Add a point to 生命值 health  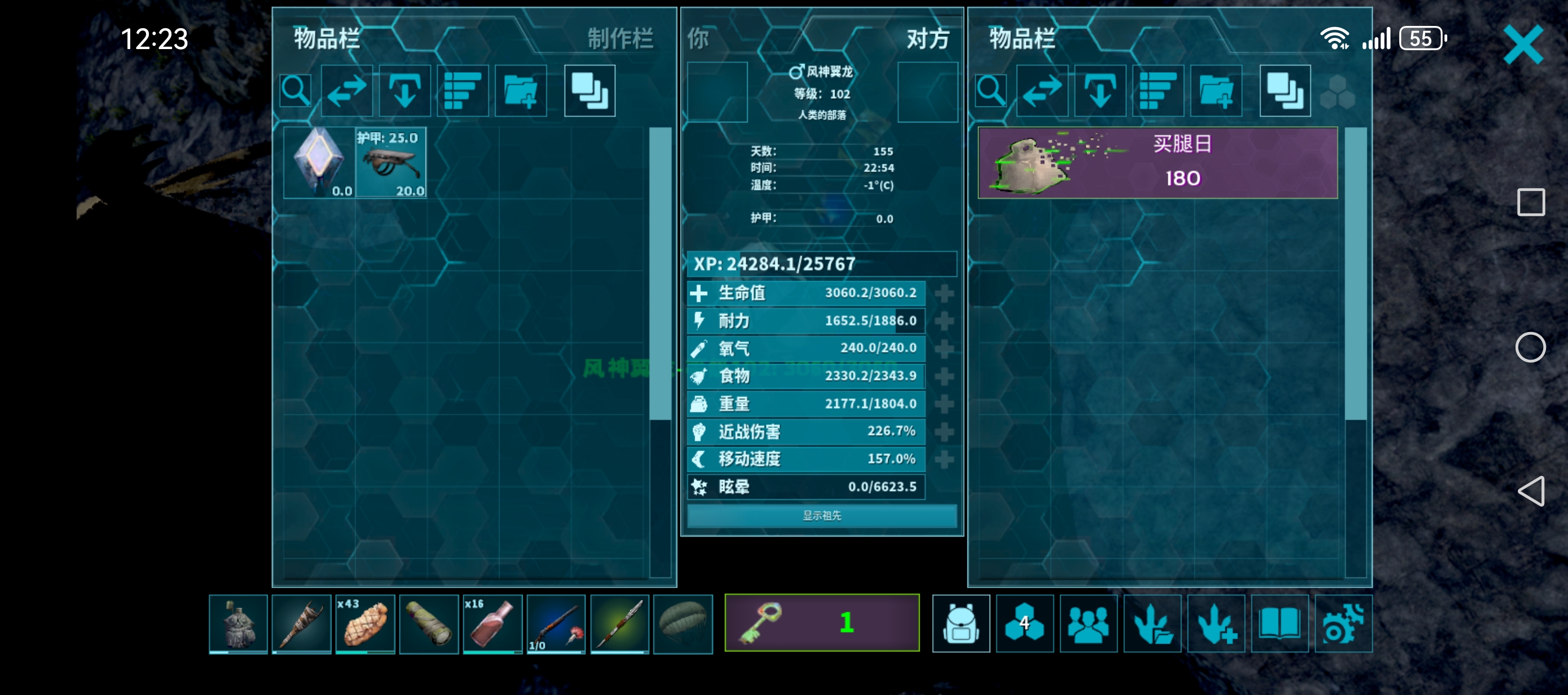(x=943, y=293)
